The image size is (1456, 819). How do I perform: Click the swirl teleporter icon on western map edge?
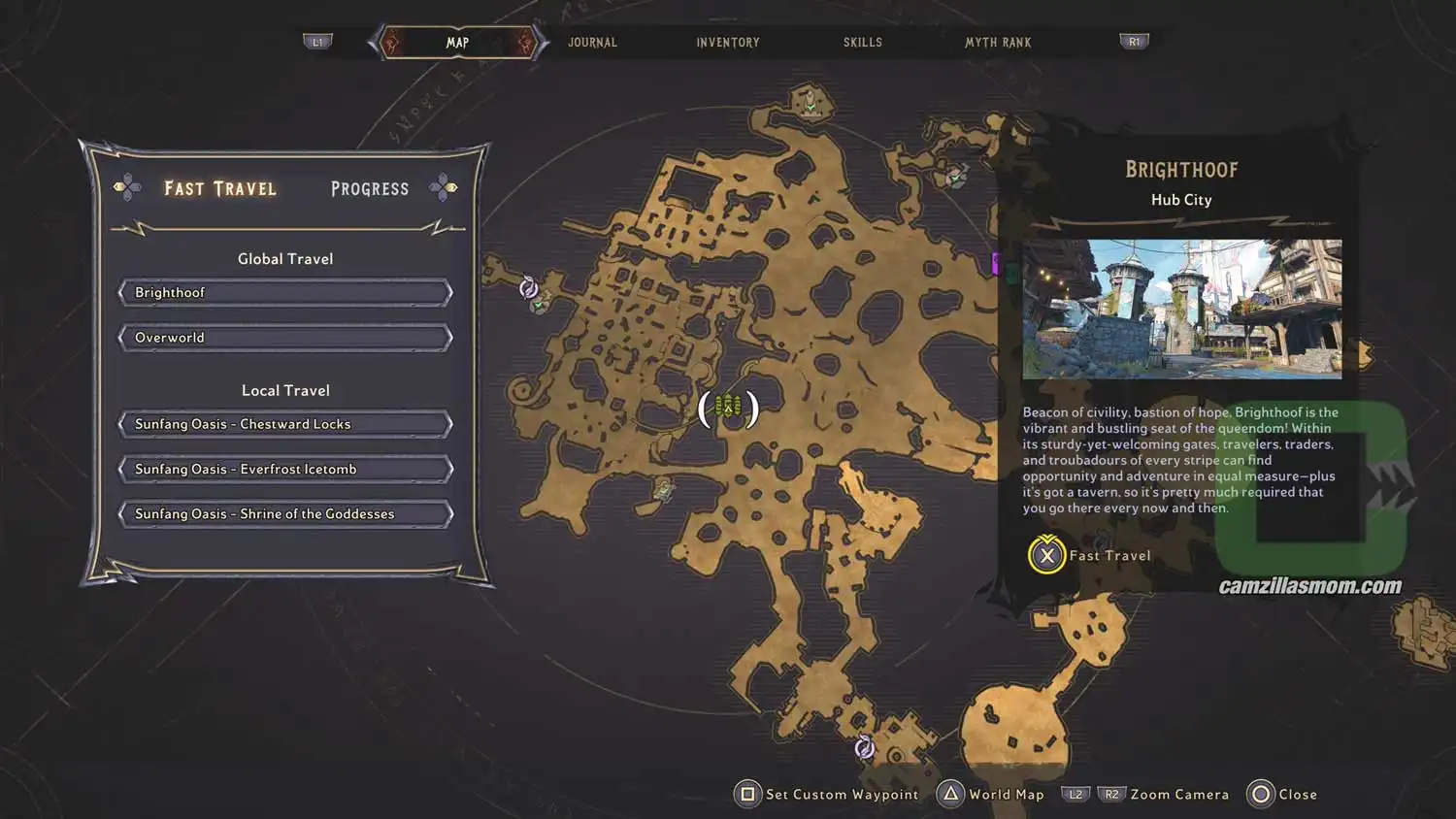(x=529, y=285)
